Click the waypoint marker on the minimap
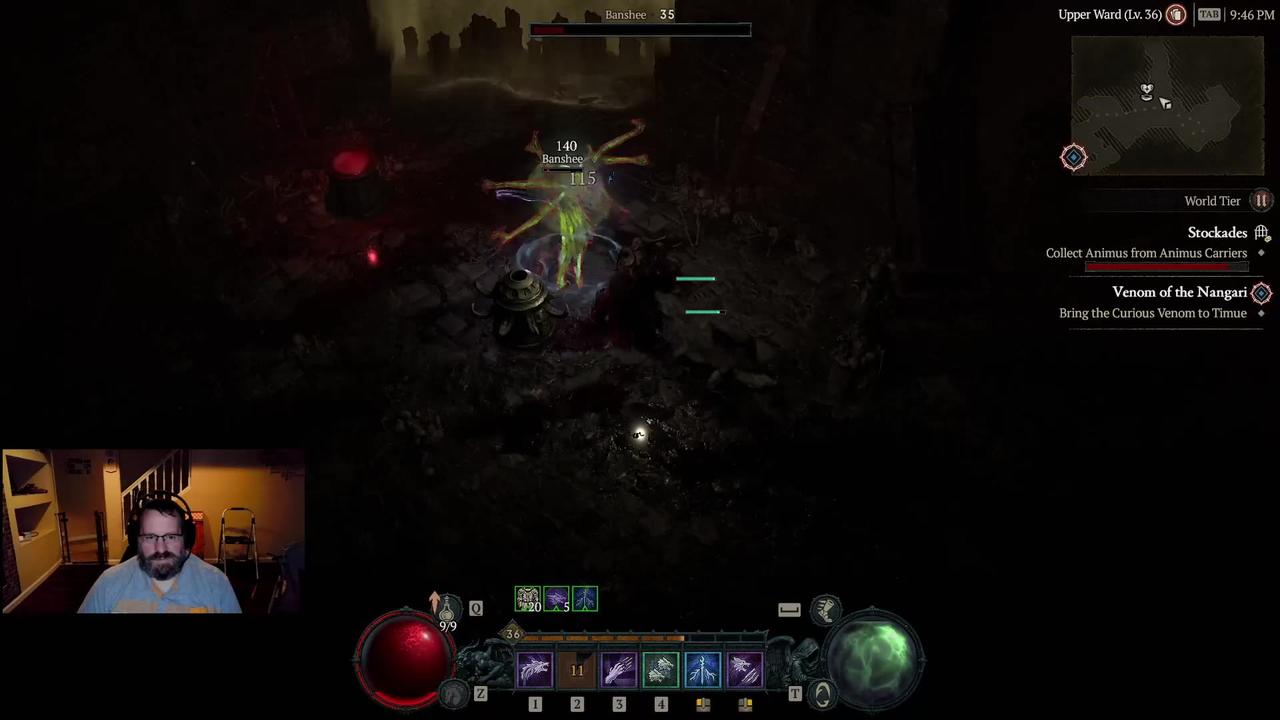 pos(1073,157)
